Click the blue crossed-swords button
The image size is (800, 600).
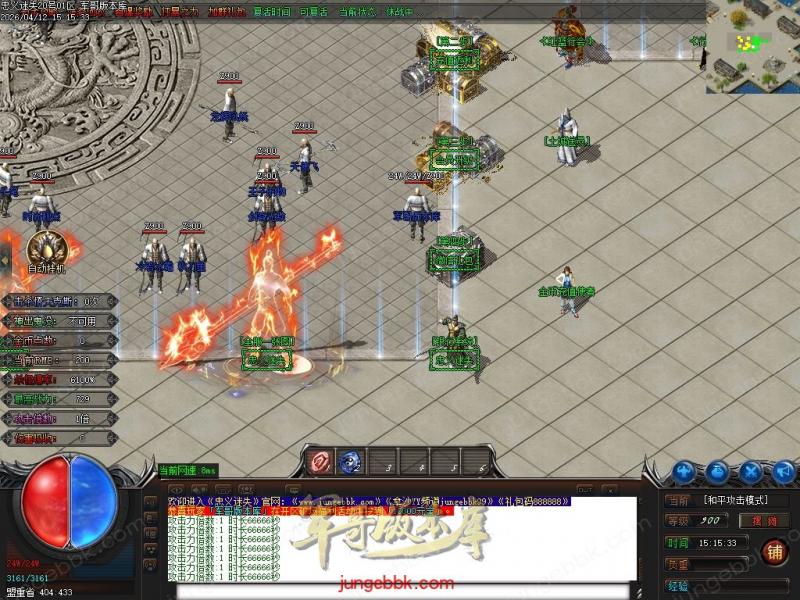point(751,471)
